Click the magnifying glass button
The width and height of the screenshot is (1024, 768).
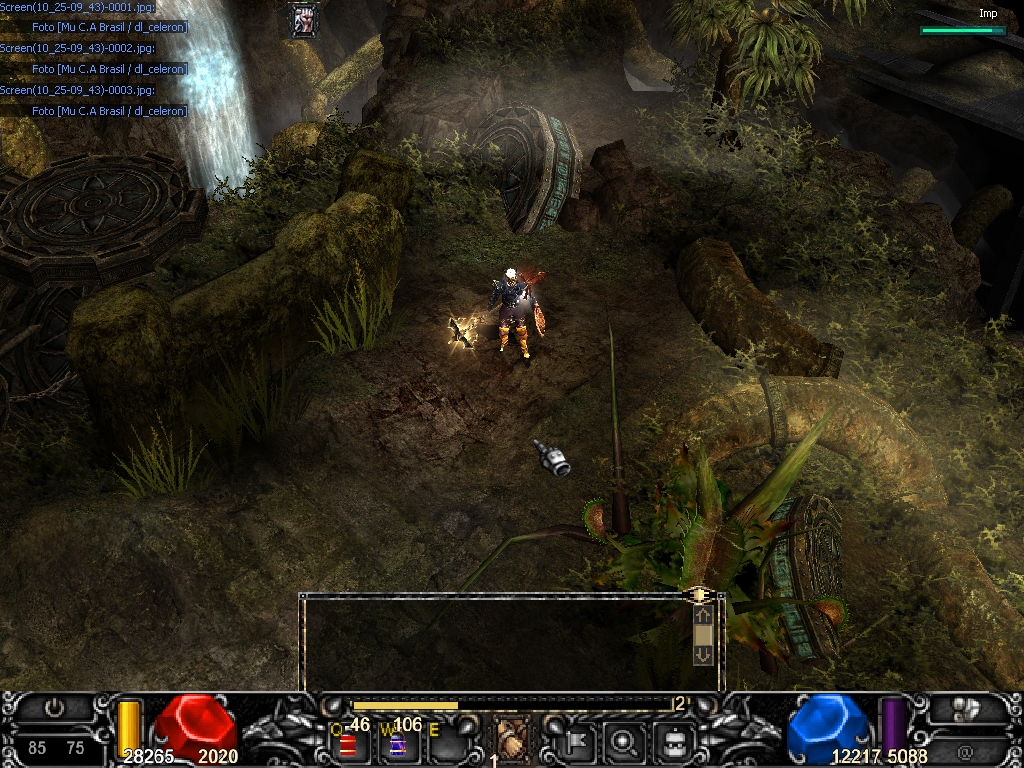click(625, 741)
